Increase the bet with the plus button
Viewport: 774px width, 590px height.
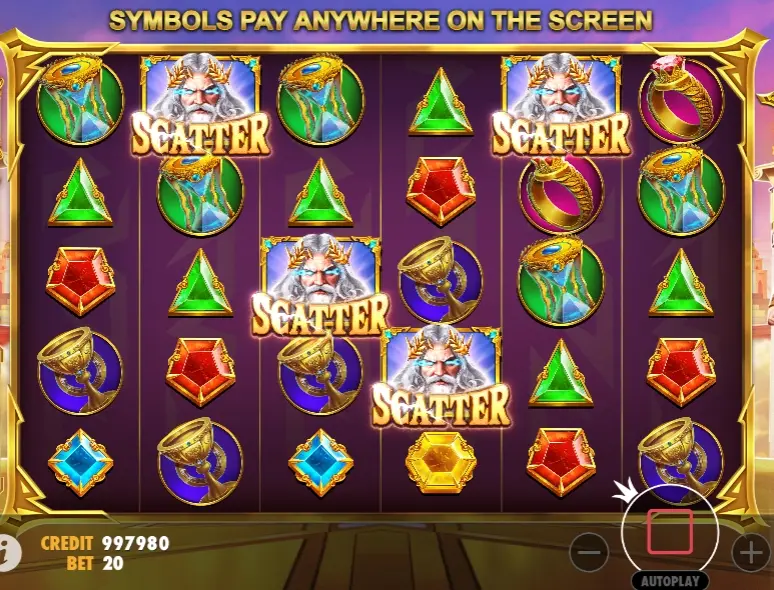[750, 551]
